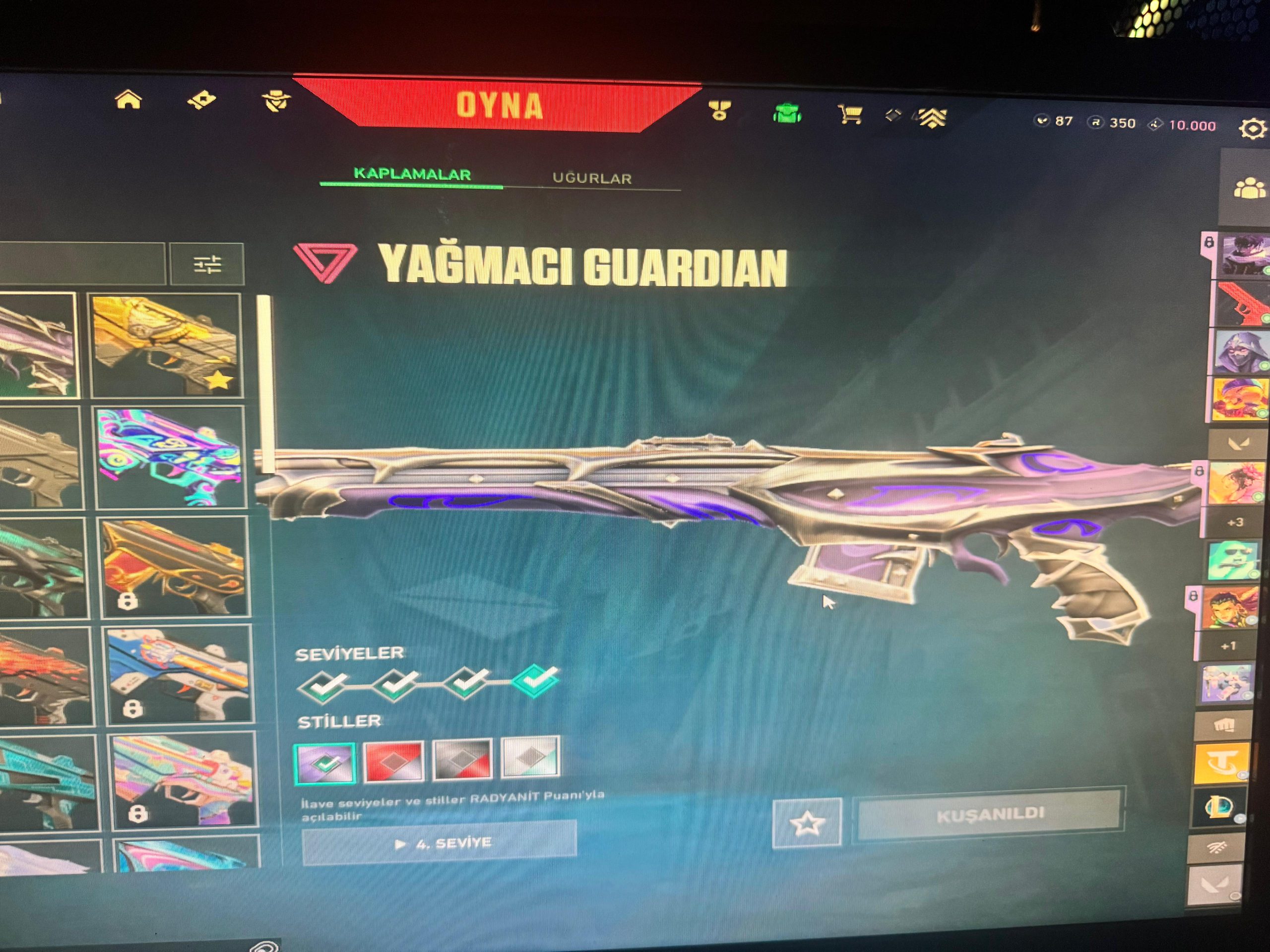Select the gold Guardian skin thumbnail
Image resolution: width=1270 pixels, height=952 pixels.
click(167, 346)
